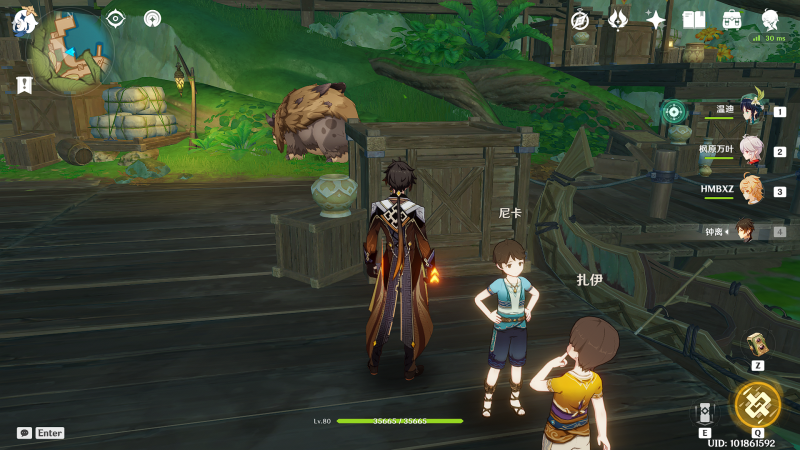800x450 pixels.
Task: Use the camera gadget
Action: coord(758,344)
